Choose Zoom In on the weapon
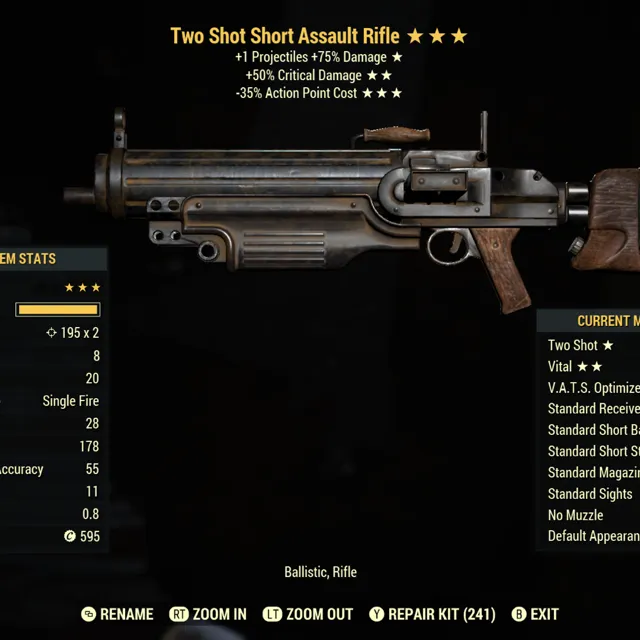640x640 pixels. pyautogui.click(x=208, y=614)
